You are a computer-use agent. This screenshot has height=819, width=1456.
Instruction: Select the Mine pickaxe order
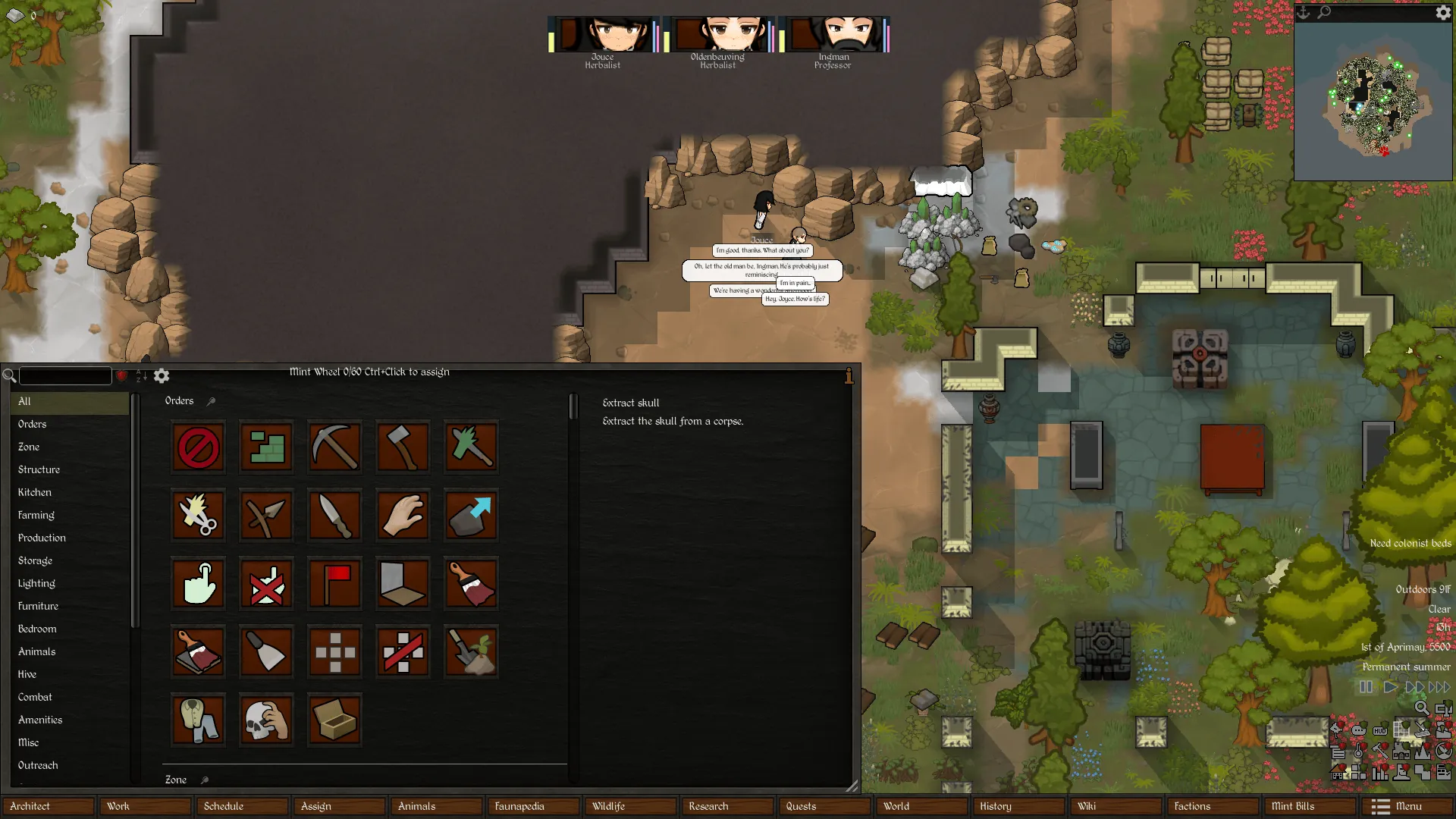tap(334, 447)
